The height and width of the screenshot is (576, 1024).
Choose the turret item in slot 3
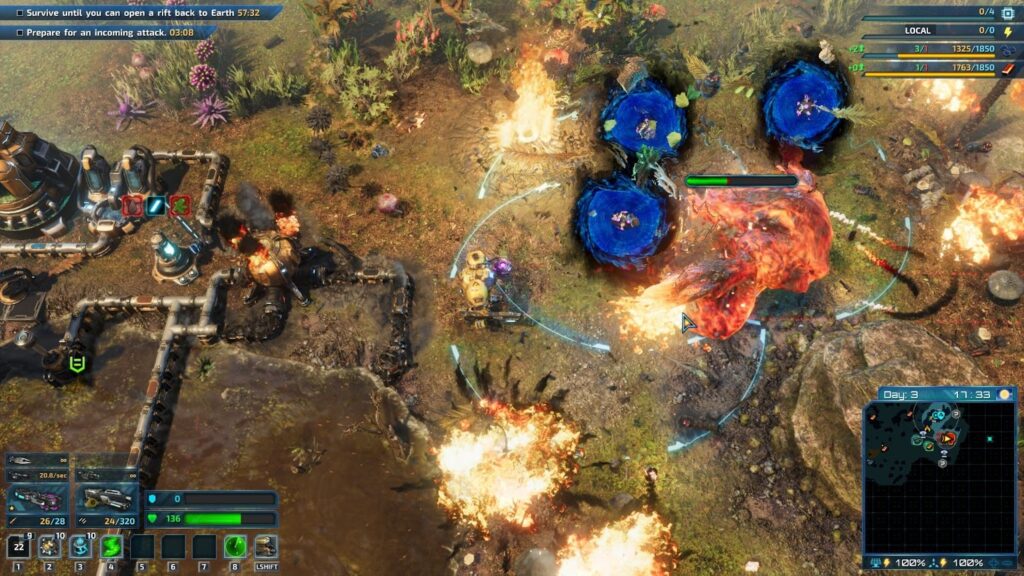tap(80, 546)
